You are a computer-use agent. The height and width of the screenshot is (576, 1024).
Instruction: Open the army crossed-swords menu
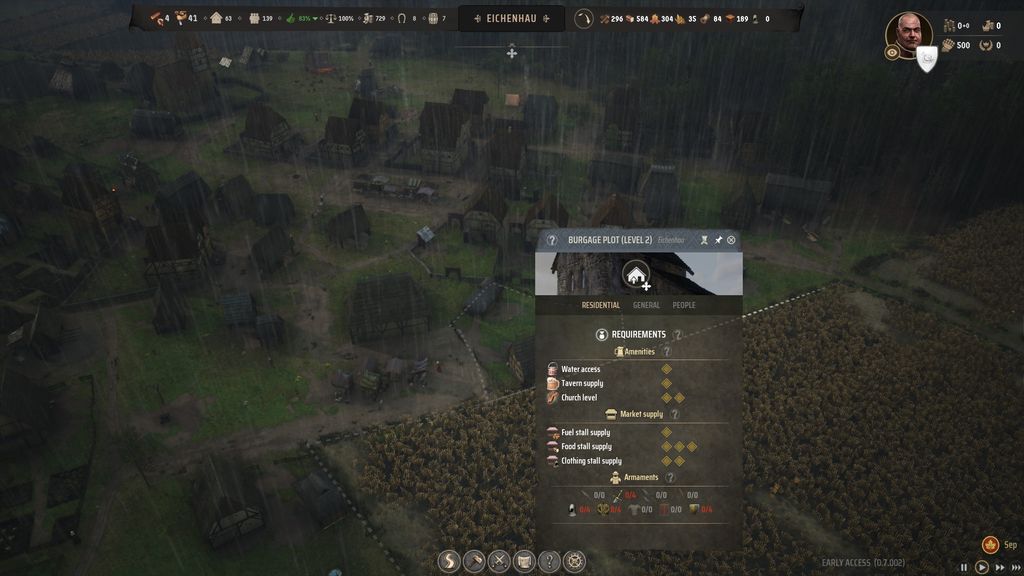[499, 562]
